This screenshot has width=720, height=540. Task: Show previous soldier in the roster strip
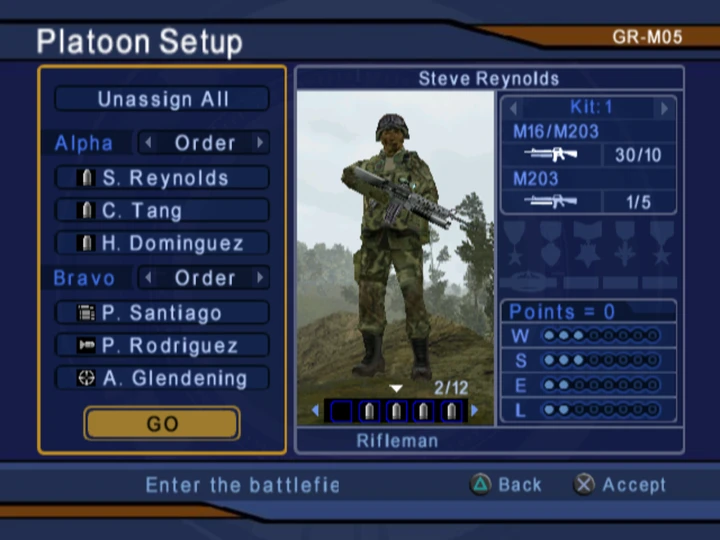(316, 410)
